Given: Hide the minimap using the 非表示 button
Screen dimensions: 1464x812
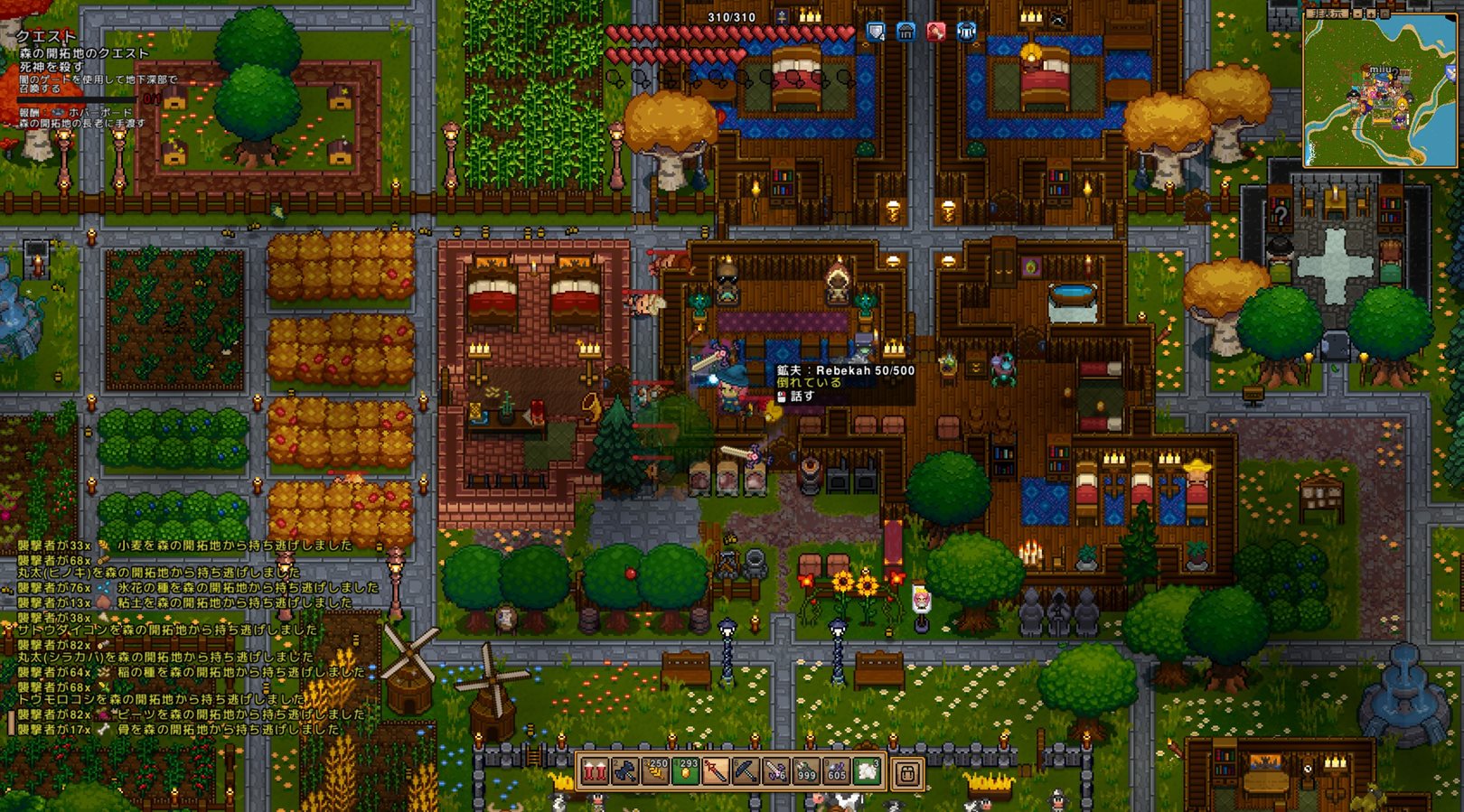Looking at the screenshot, I should (x=1327, y=14).
